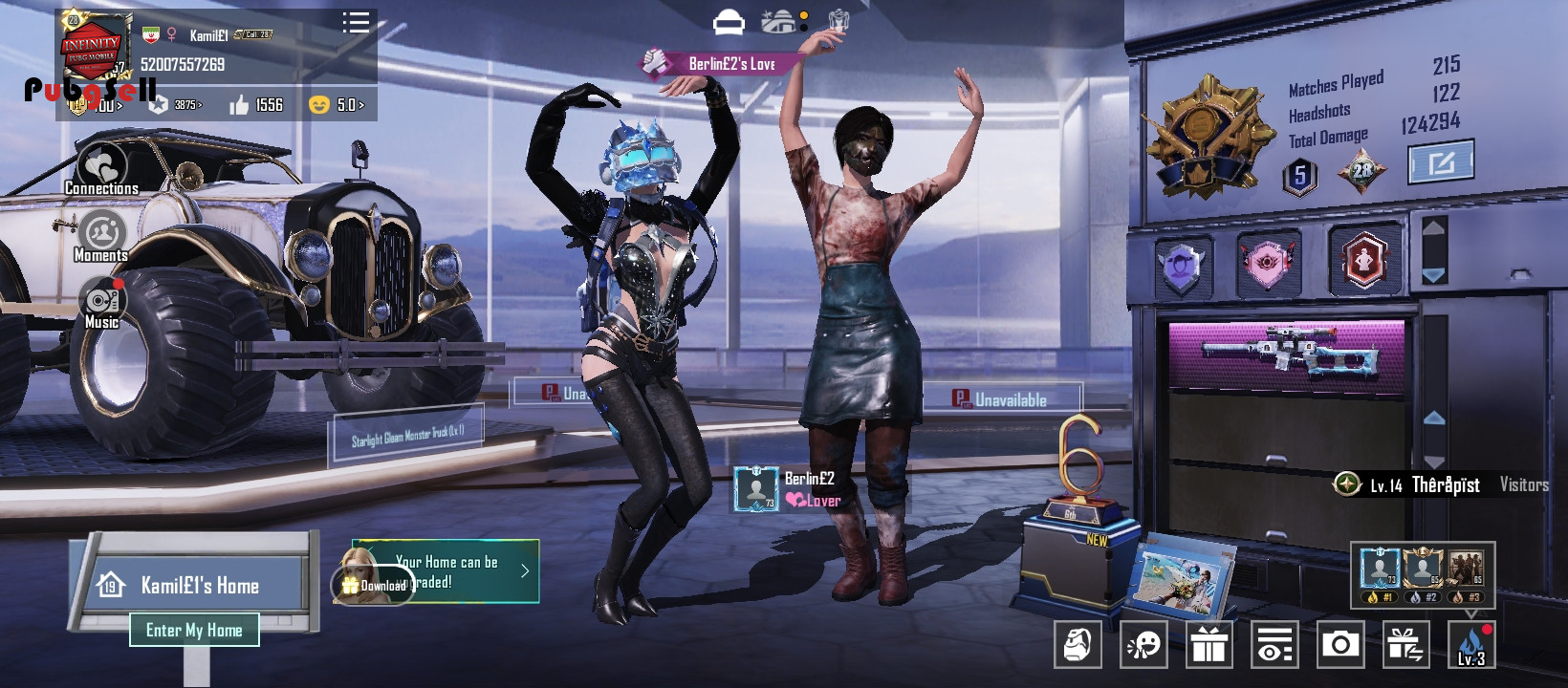Open the list menu on the profile card

[356, 23]
